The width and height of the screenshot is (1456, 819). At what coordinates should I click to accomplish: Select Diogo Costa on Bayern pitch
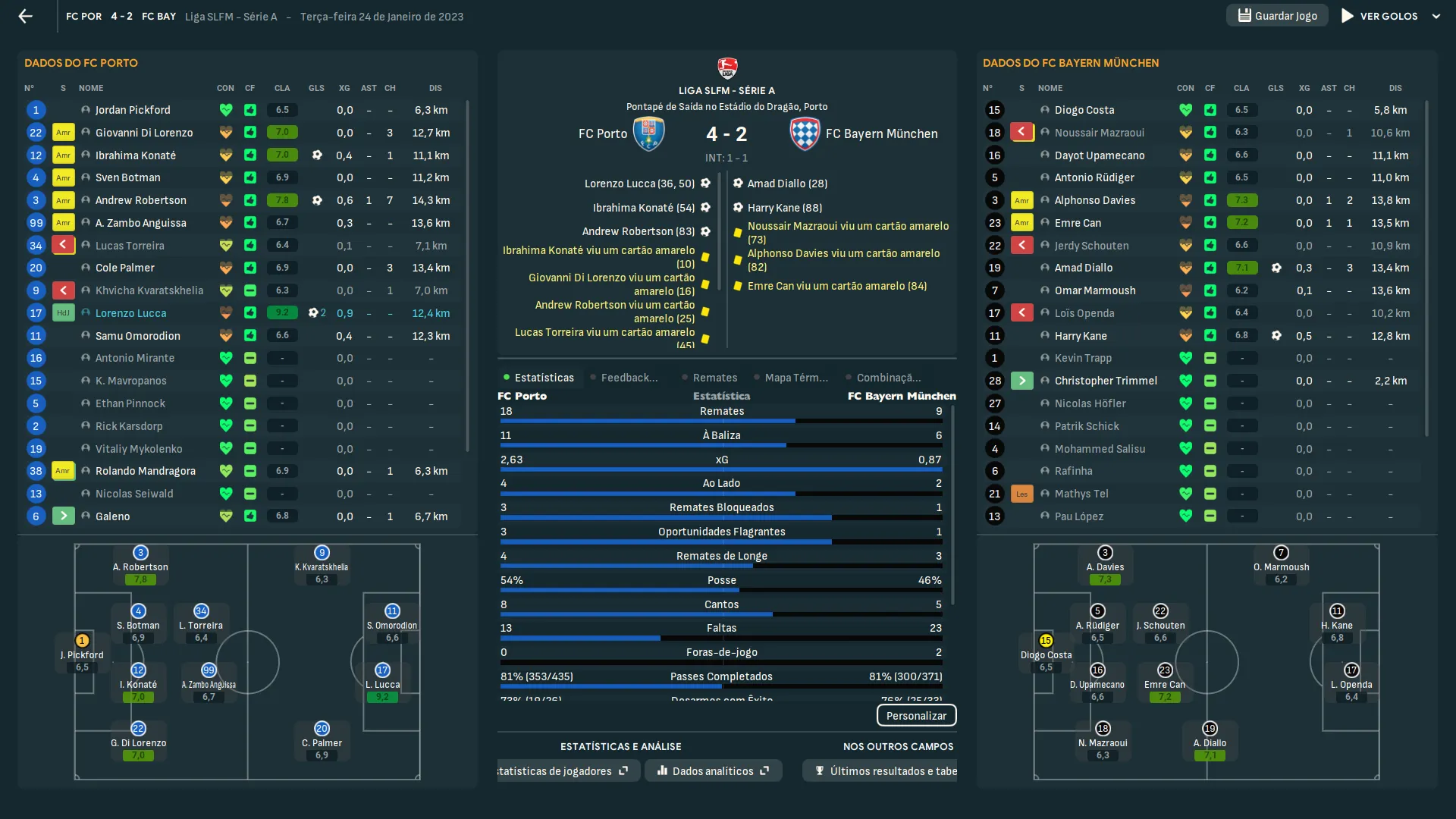pyautogui.click(x=1046, y=654)
